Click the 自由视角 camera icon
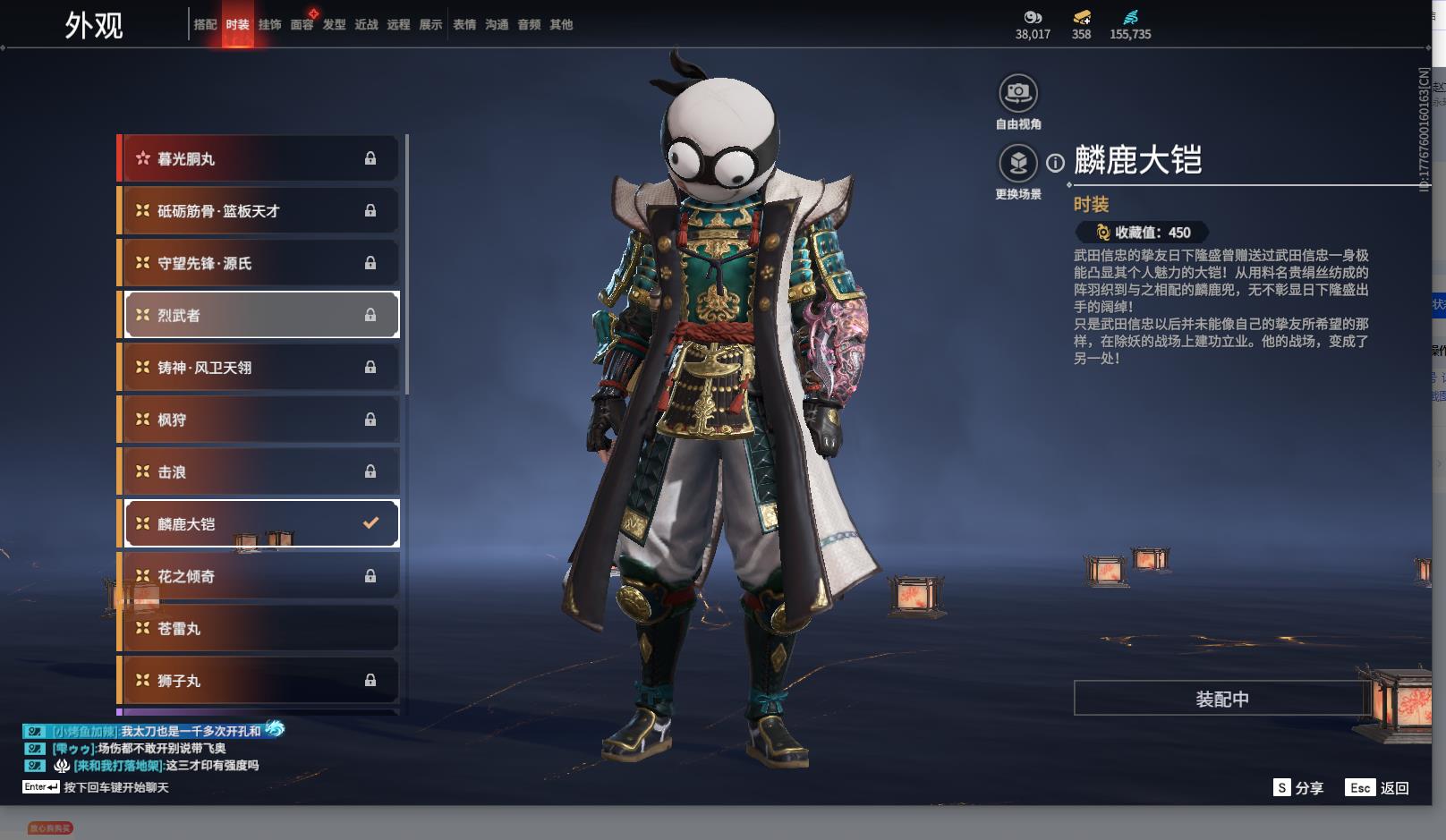 click(1018, 93)
